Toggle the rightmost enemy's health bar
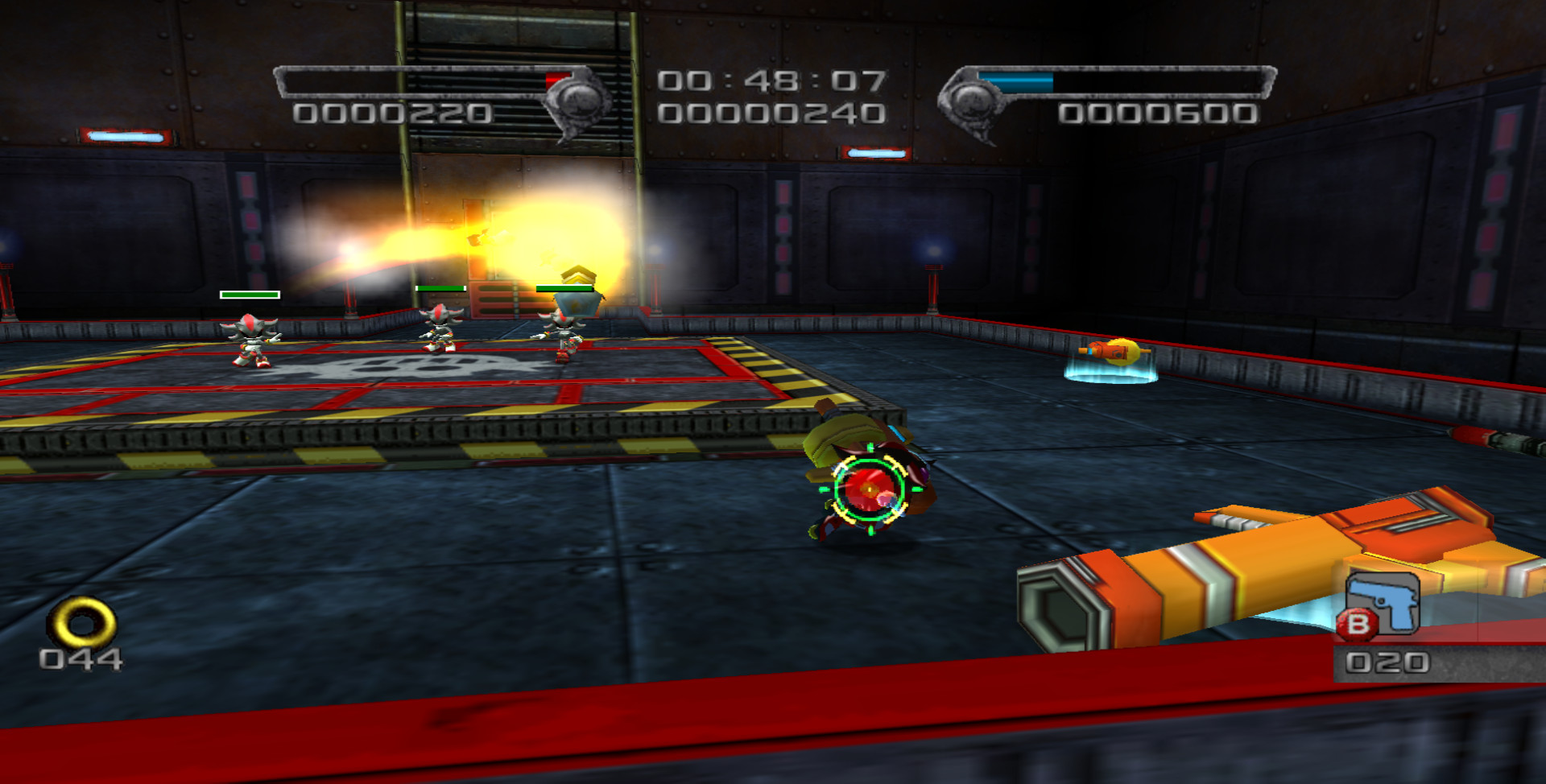The height and width of the screenshot is (784, 1546). (x=566, y=286)
